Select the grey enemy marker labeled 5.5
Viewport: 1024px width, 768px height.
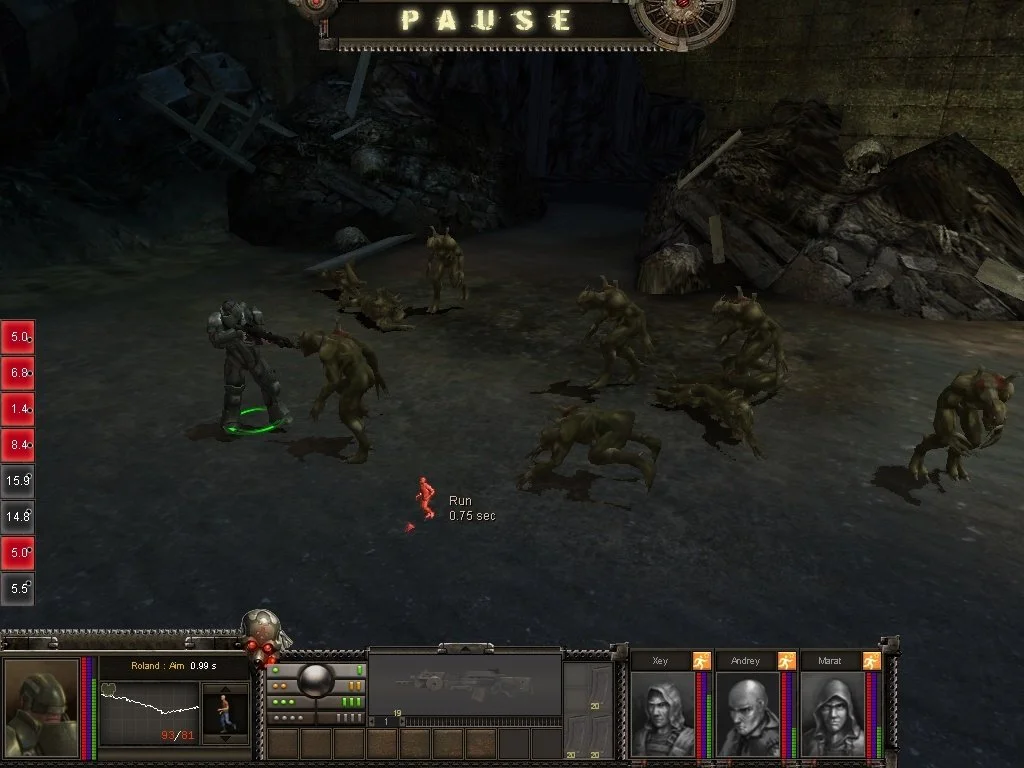click(19, 589)
